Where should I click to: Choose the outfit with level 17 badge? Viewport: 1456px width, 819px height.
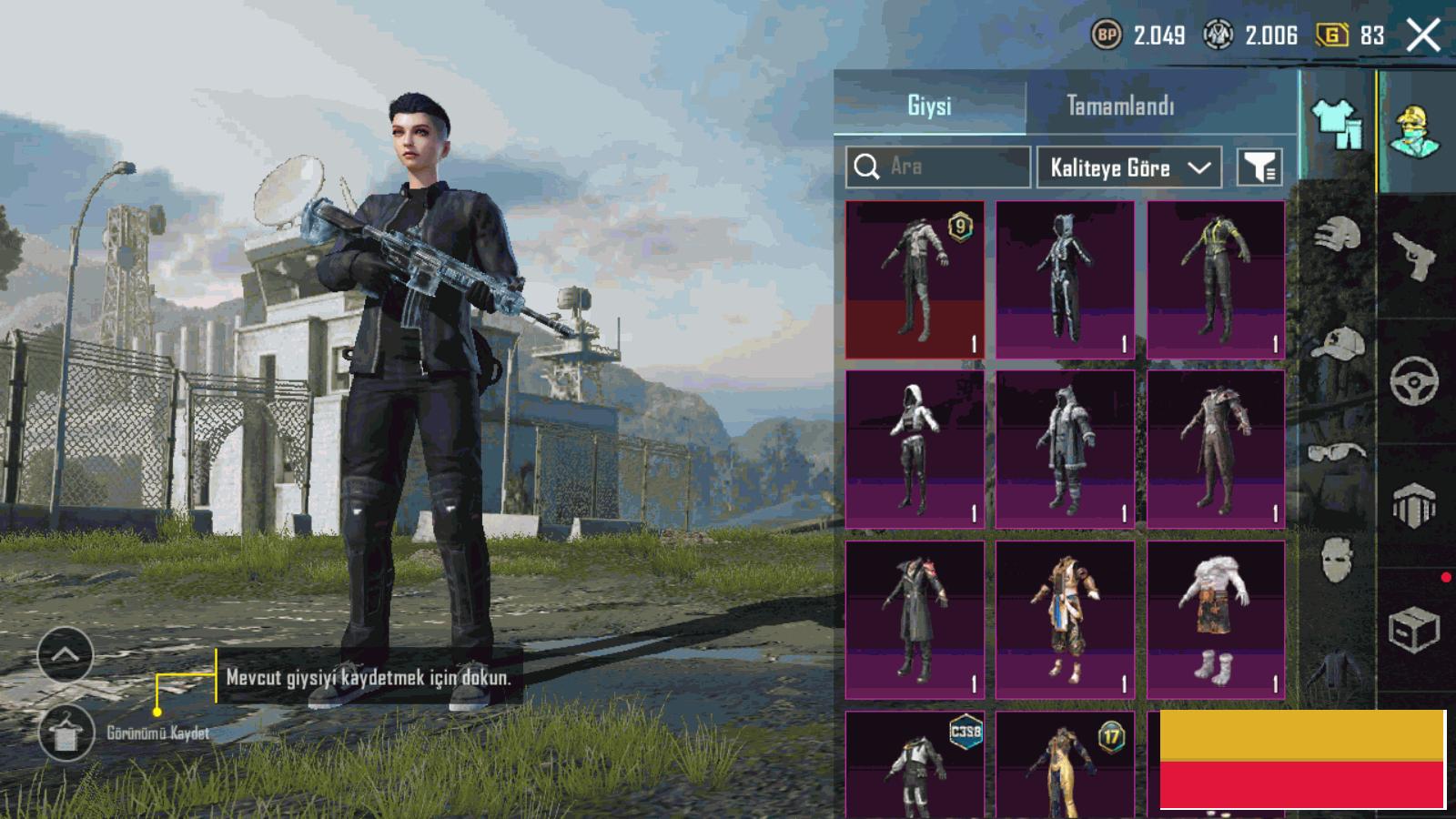tap(1065, 764)
